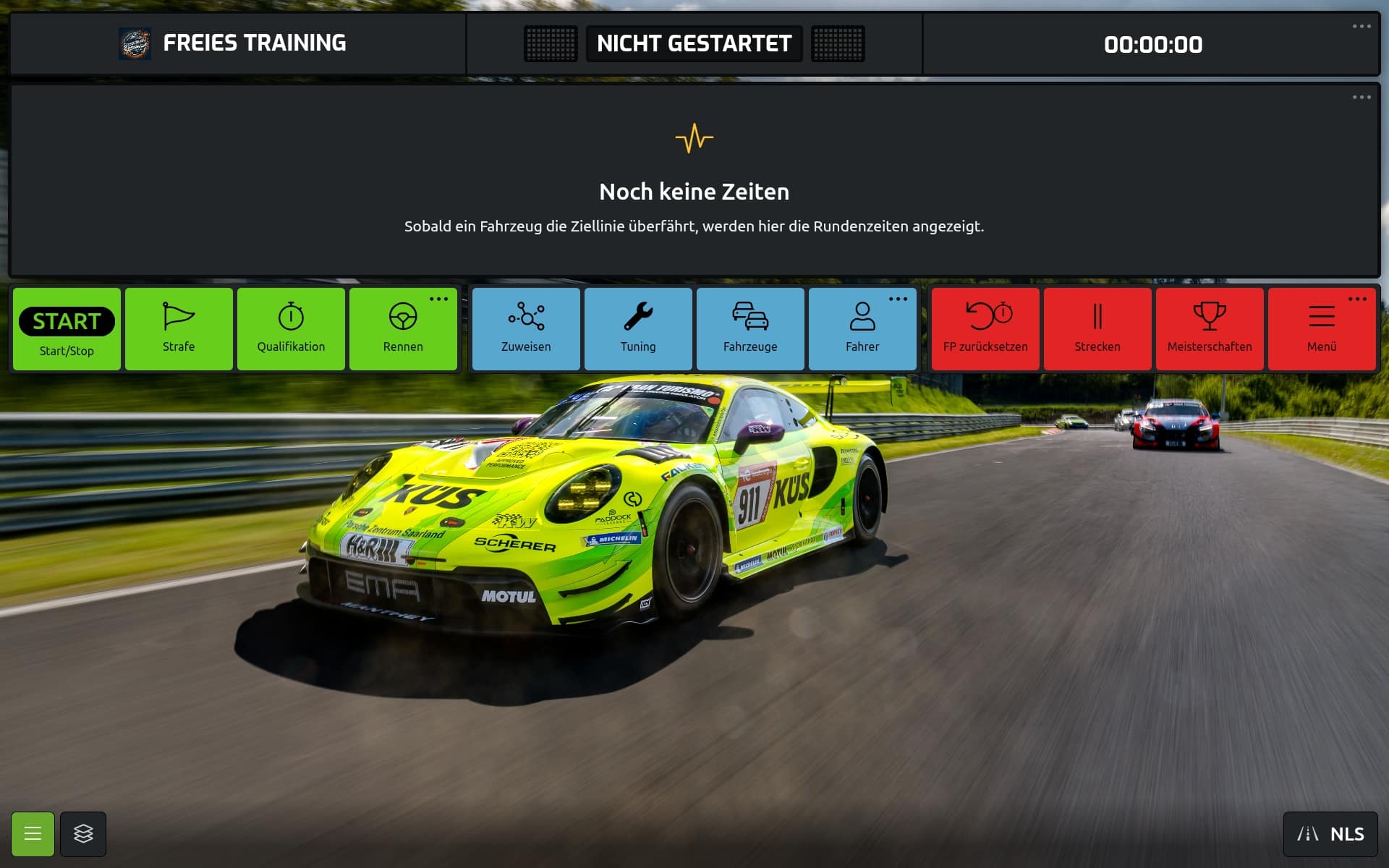Open the red Menü button
The width and height of the screenshot is (1389, 868).
pyautogui.click(x=1322, y=329)
